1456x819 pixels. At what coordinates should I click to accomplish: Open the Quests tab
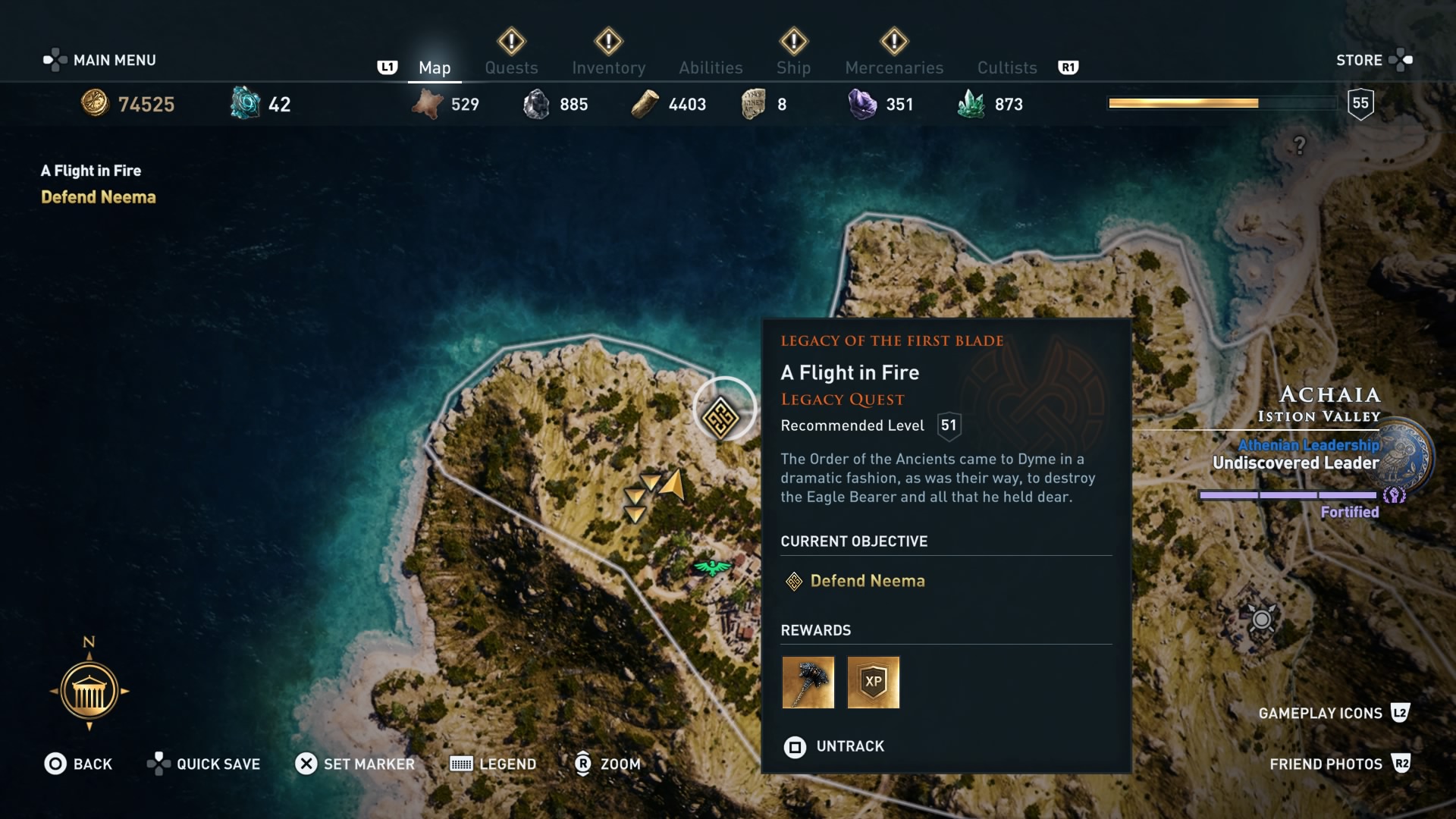point(511,67)
